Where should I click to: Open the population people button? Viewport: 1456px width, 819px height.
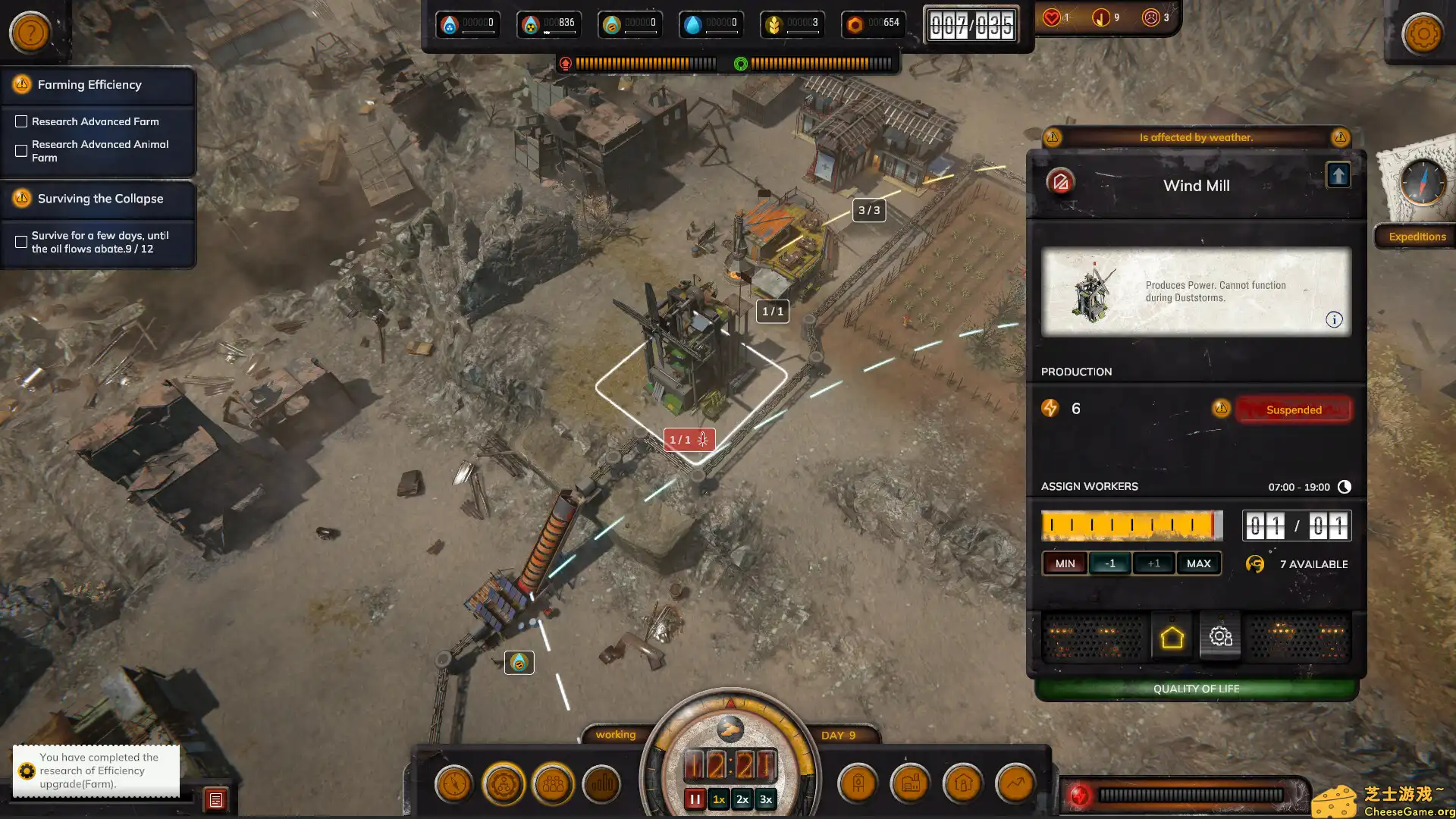coord(553,784)
